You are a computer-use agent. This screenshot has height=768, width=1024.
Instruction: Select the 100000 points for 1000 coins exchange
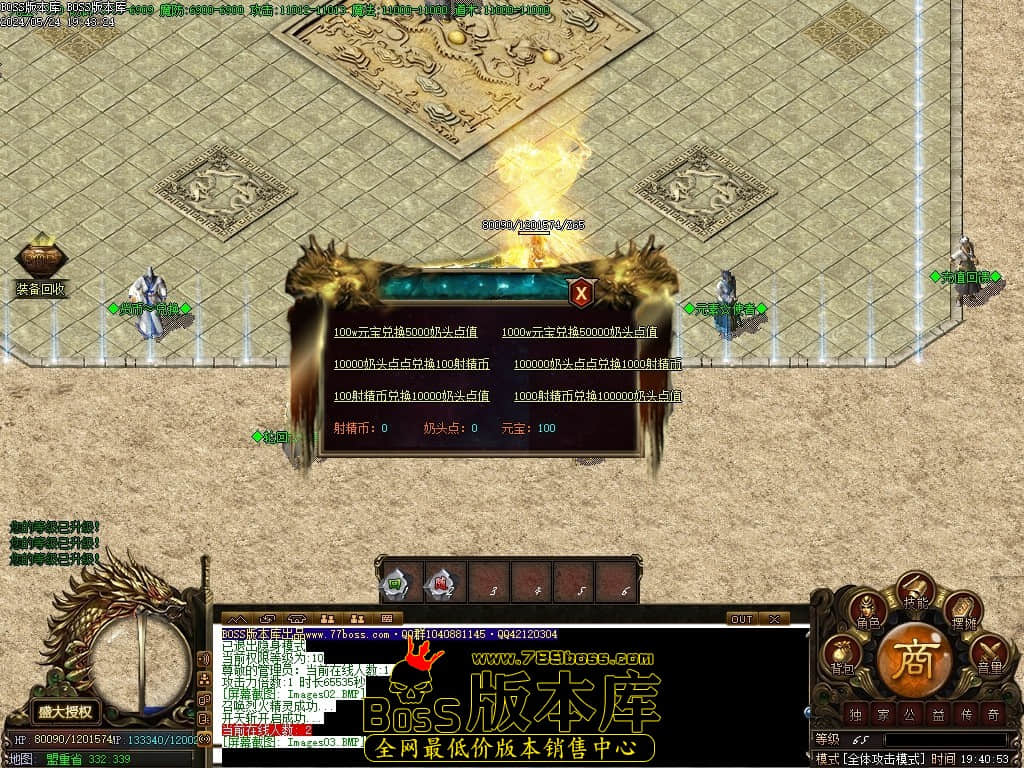pyautogui.click(x=597, y=364)
